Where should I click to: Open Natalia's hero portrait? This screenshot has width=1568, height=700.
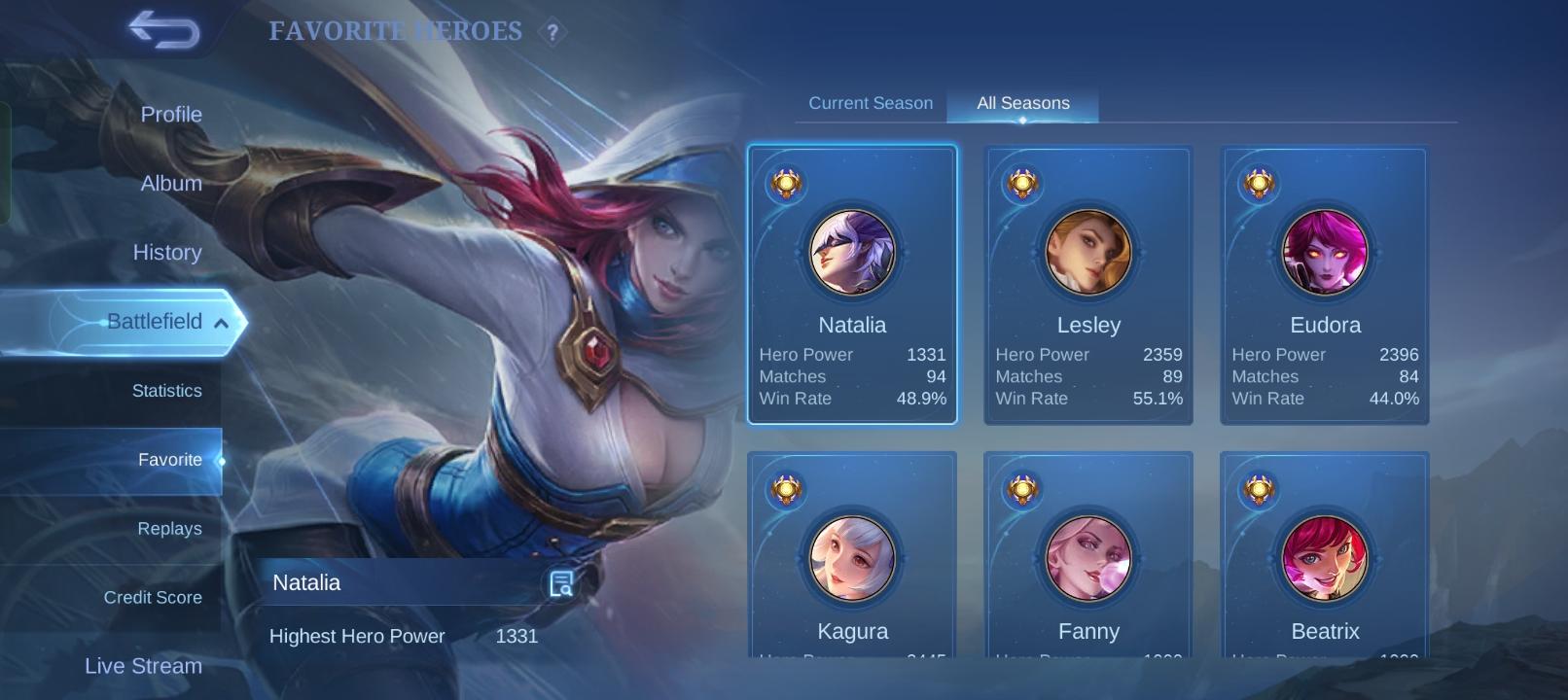(x=852, y=252)
